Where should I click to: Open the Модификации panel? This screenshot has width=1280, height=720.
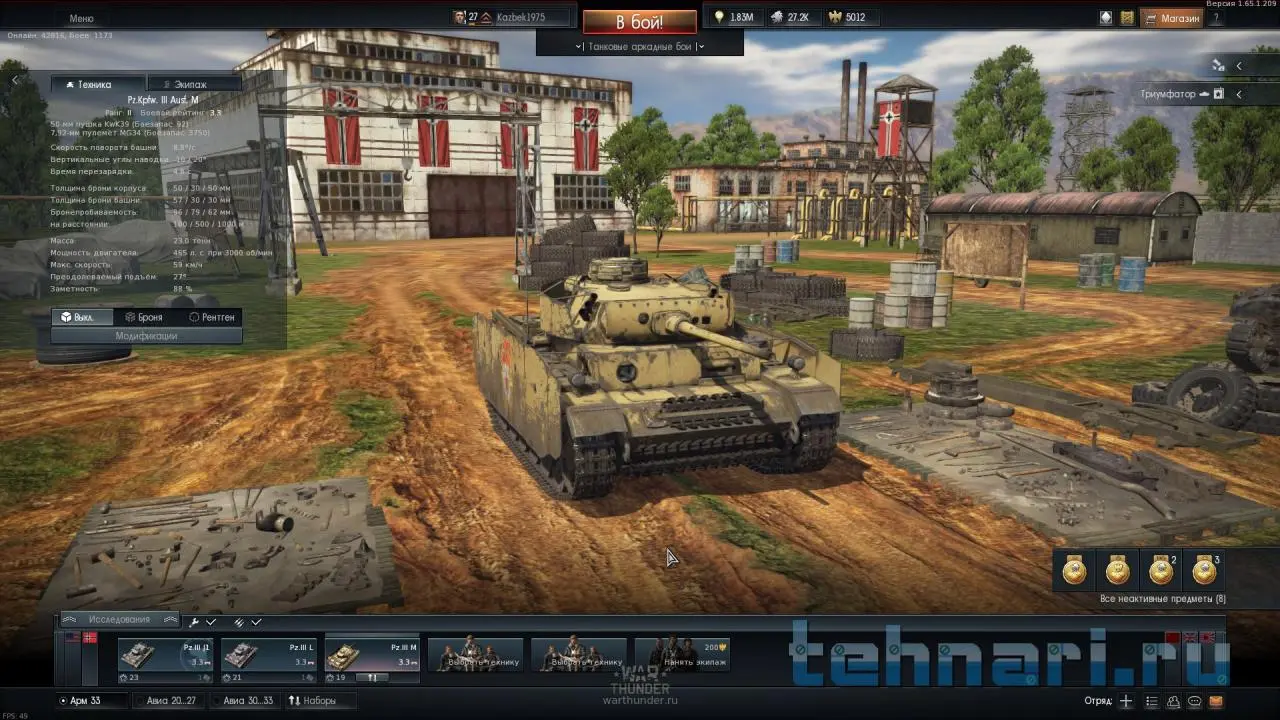point(146,336)
